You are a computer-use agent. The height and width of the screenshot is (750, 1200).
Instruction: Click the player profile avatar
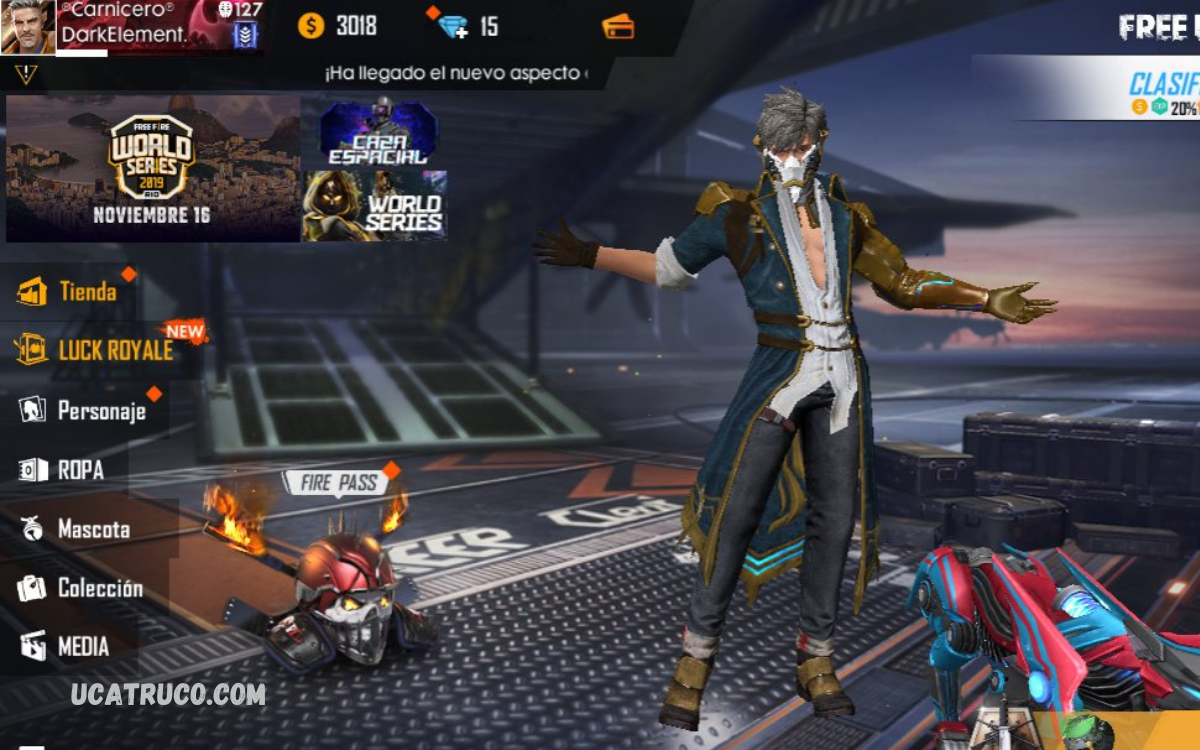point(28,27)
